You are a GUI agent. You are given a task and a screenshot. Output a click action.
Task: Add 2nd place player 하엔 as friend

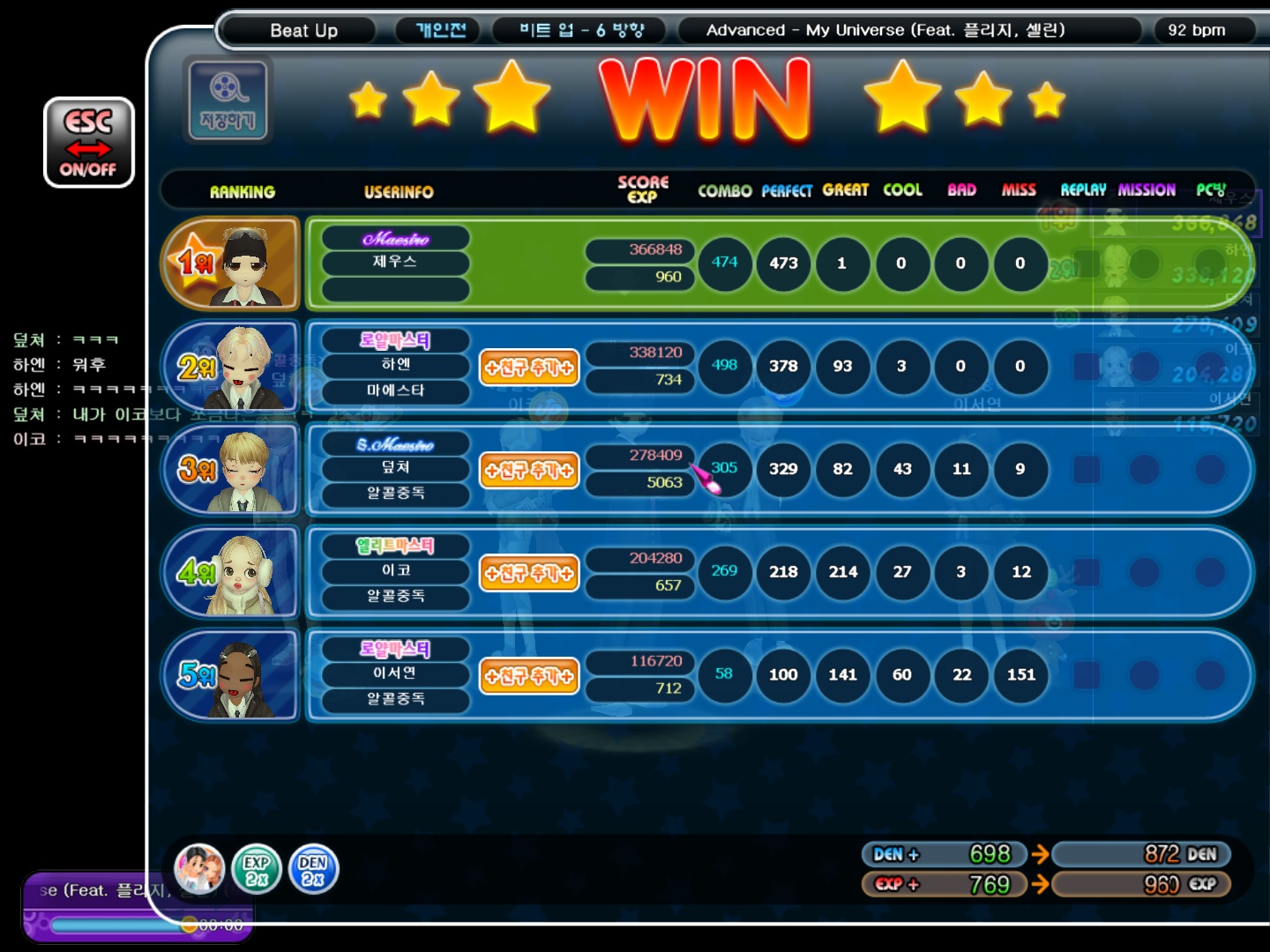pos(529,367)
